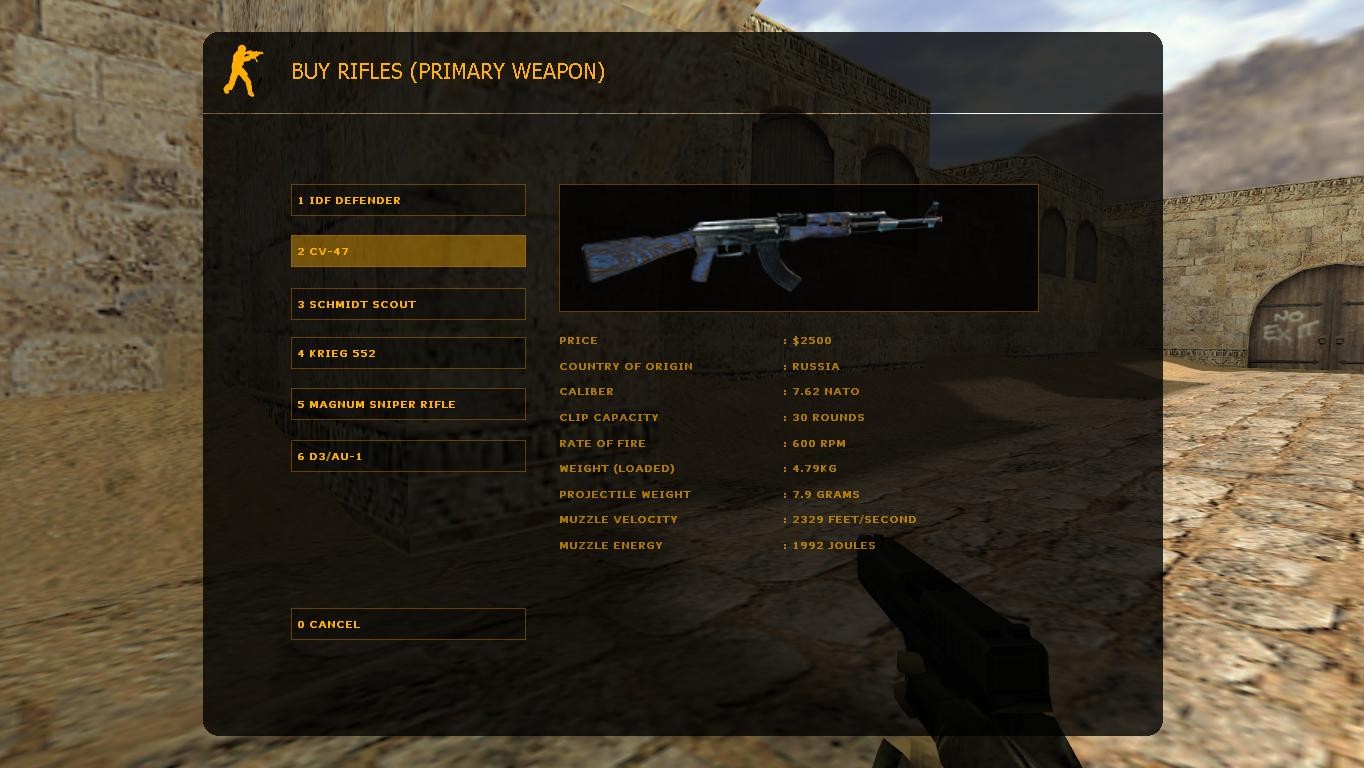
Task: Click the BUY RIFLES (PRIMARY WEAPON) title
Action: coord(448,71)
